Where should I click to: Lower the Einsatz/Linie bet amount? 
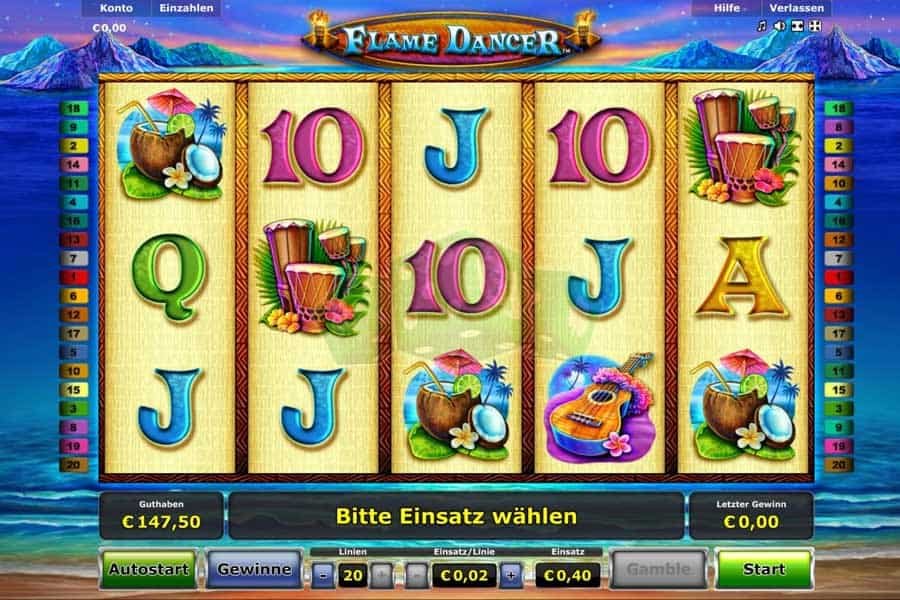[415, 575]
